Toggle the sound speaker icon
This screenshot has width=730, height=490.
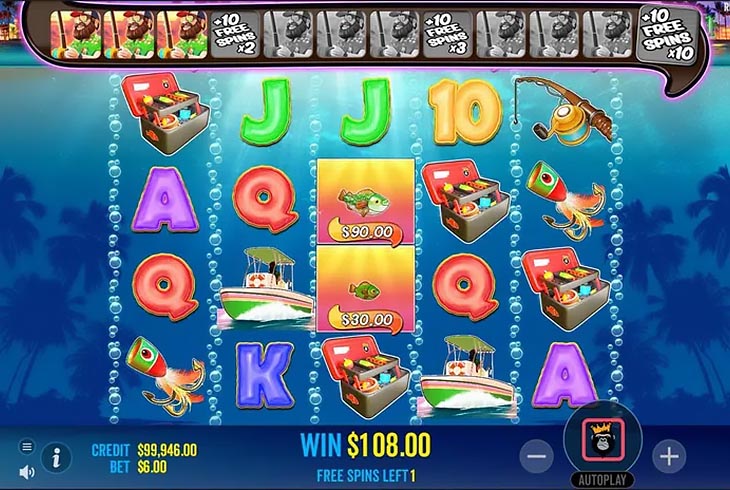coord(27,471)
